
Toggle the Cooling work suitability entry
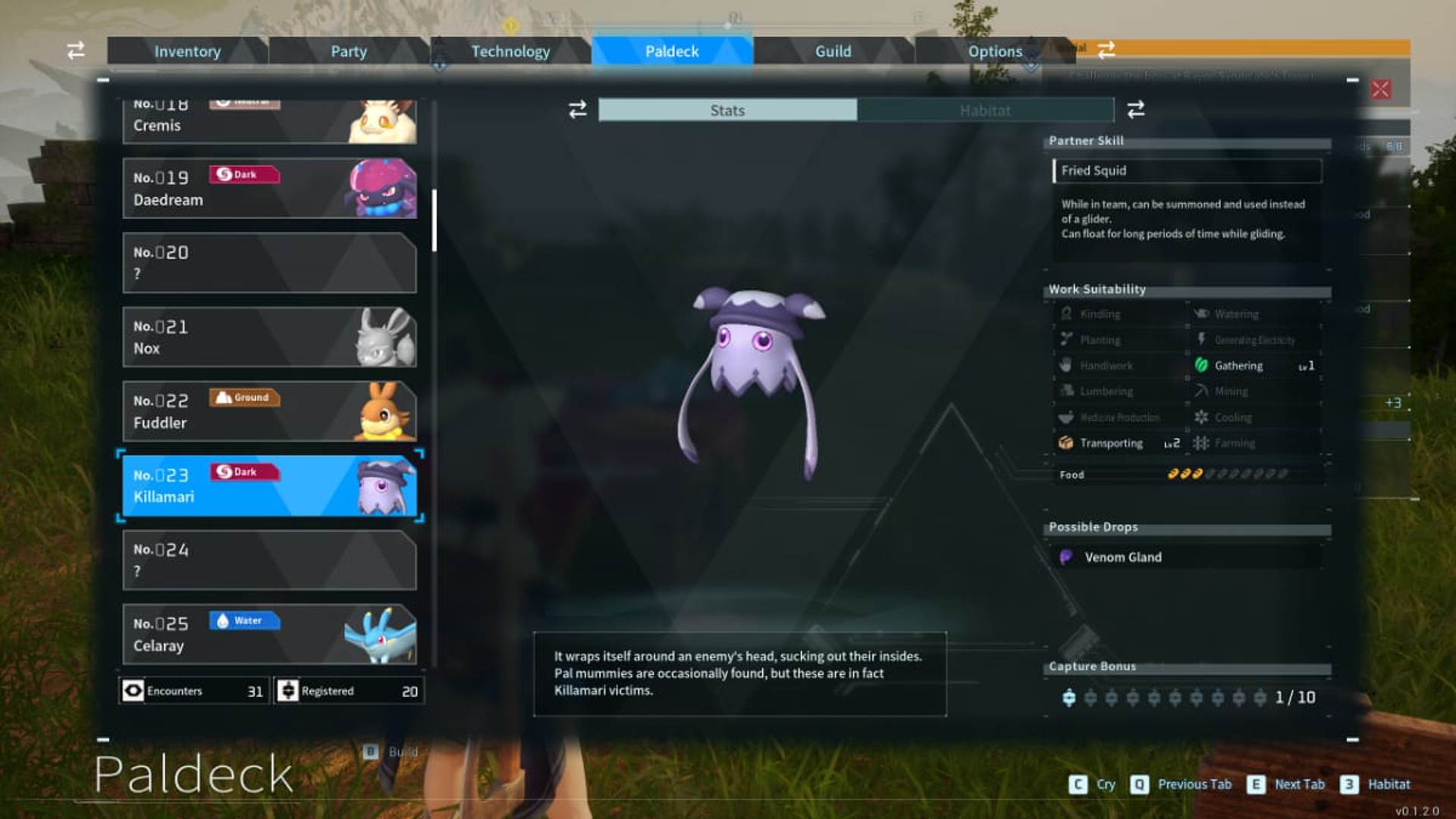(1202, 417)
